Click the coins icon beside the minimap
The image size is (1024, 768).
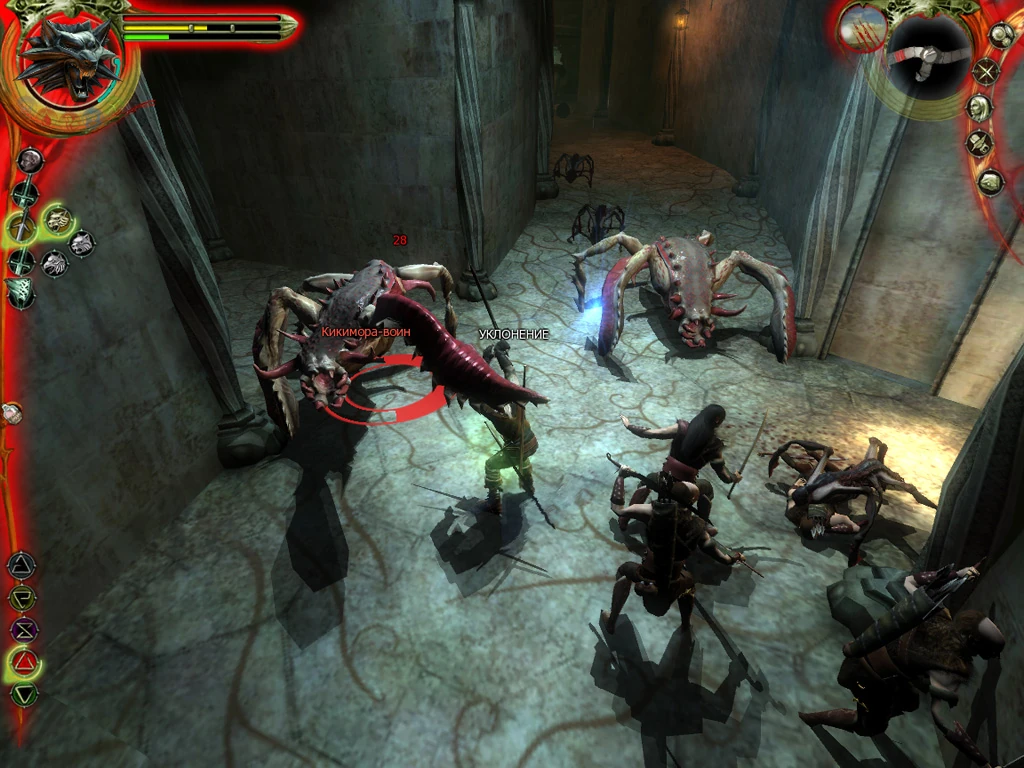click(1002, 35)
